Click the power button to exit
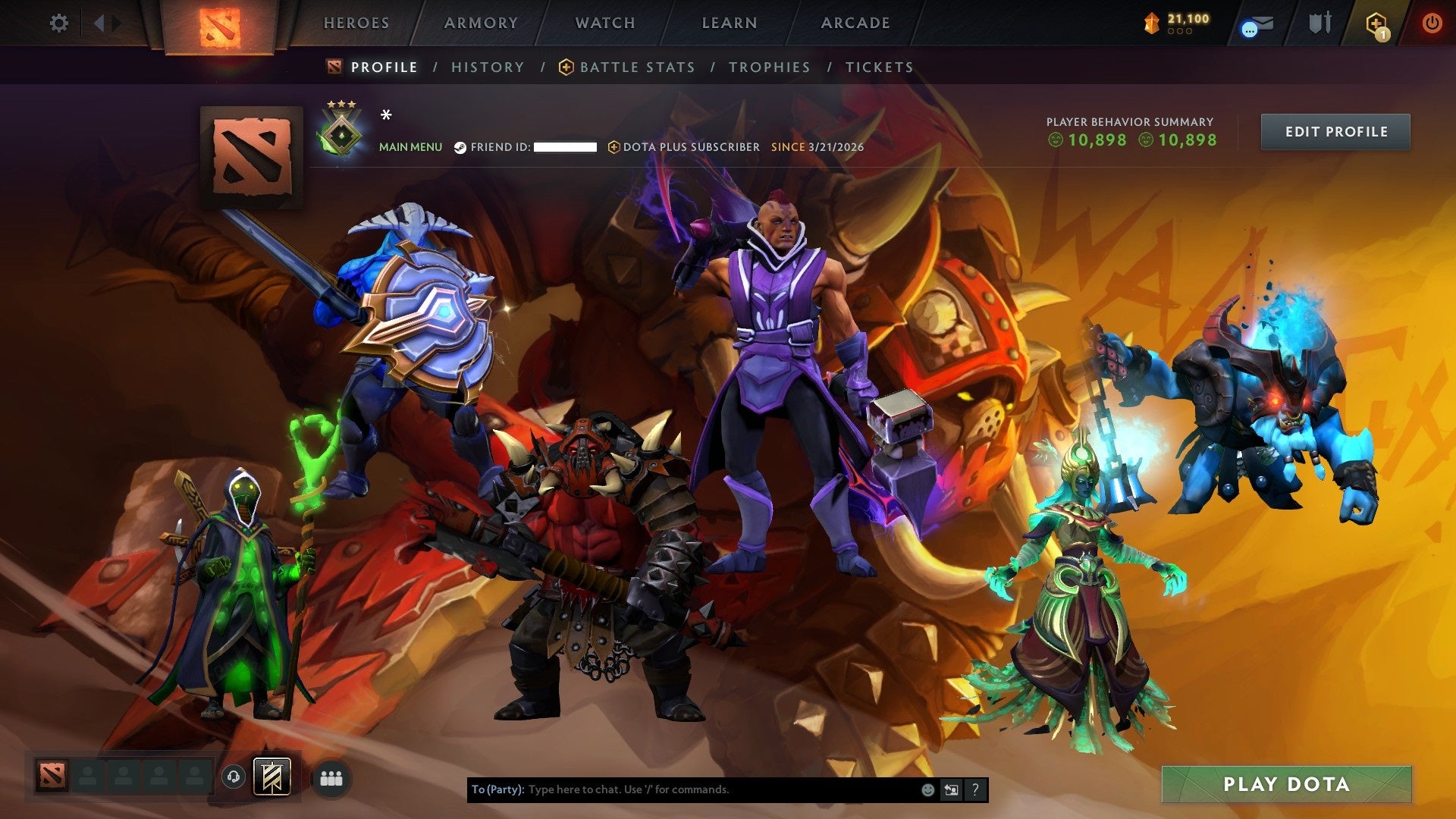Viewport: 1456px width, 819px height. point(1432,23)
